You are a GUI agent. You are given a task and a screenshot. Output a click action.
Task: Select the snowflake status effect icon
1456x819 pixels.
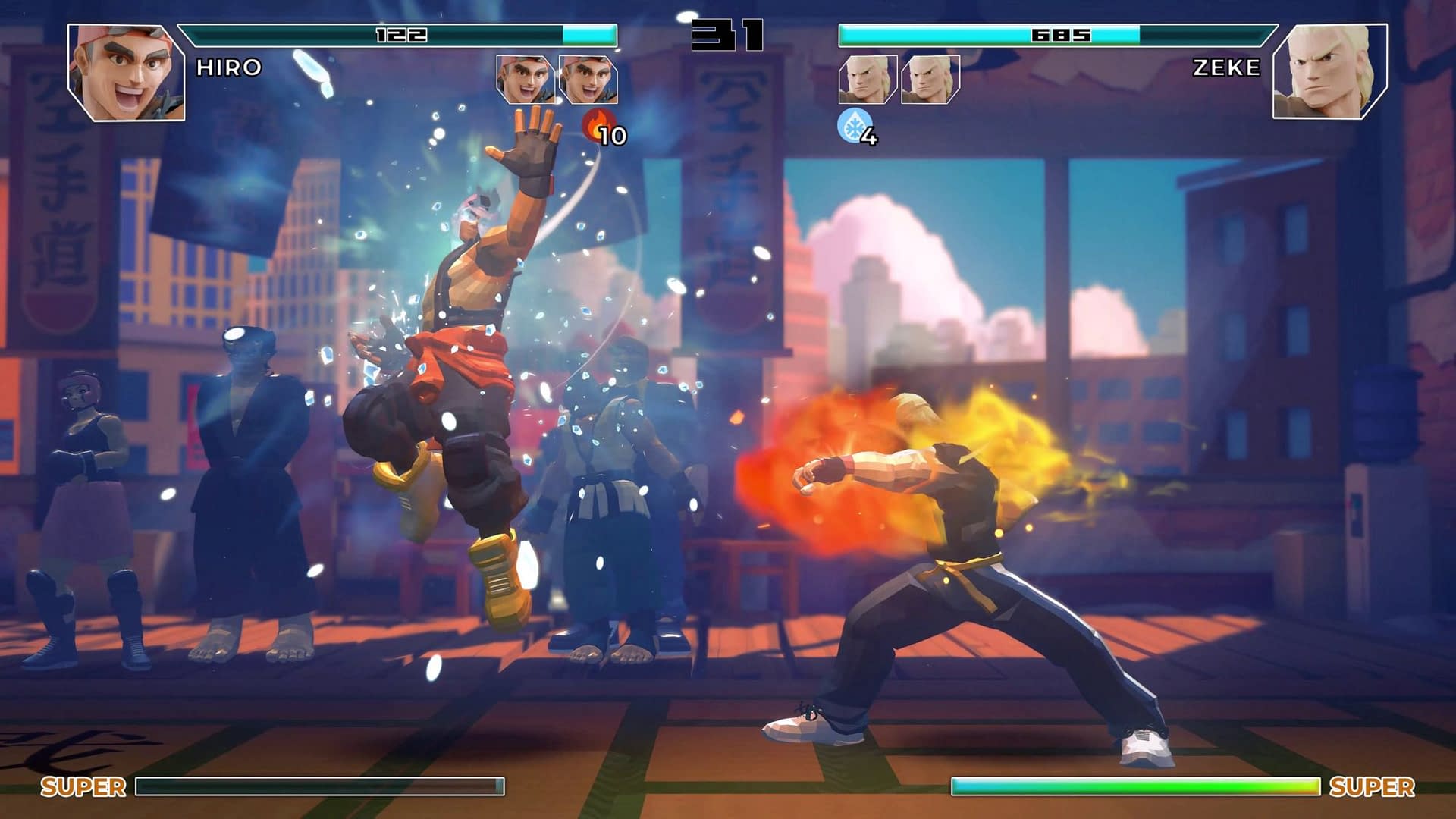coord(852,125)
